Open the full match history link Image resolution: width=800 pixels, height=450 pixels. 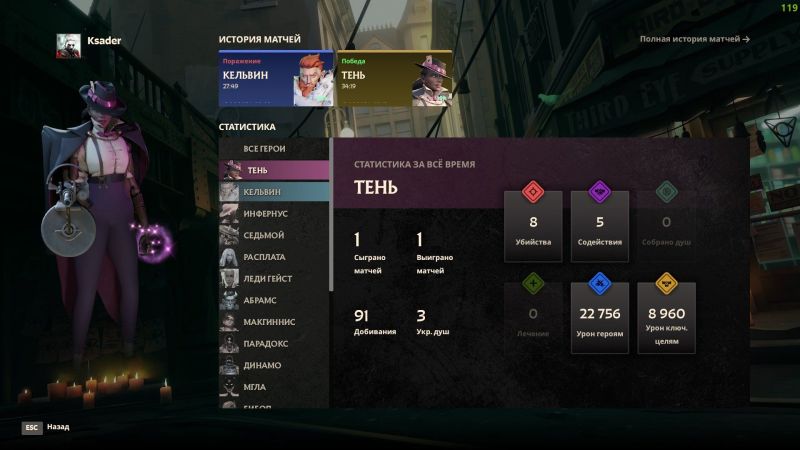pos(694,39)
